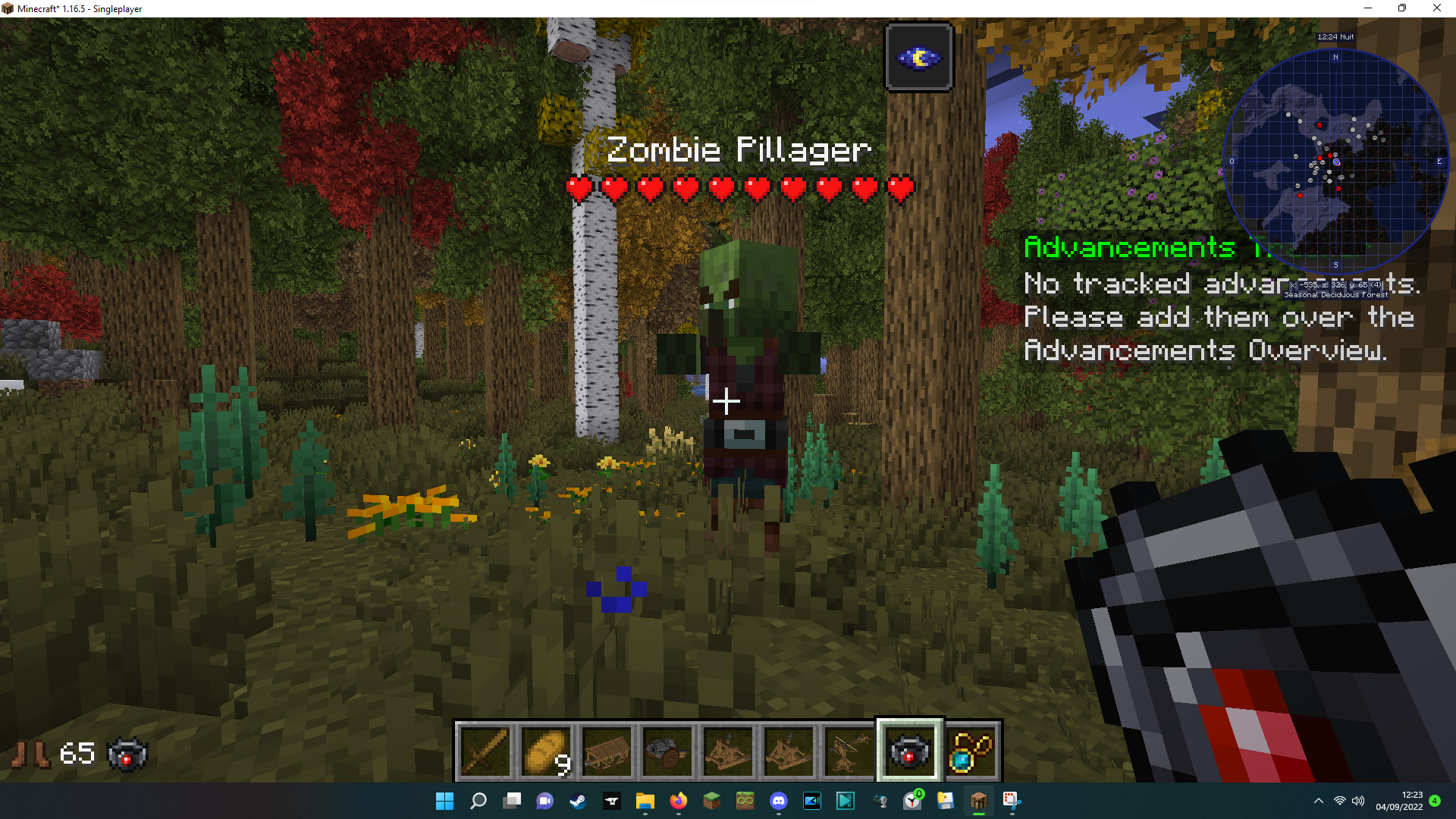Image resolution: width=1456 pixels, height=819 pixels.
Task: Click the minimap in the top-right corner
Action: coord(1337,161)
